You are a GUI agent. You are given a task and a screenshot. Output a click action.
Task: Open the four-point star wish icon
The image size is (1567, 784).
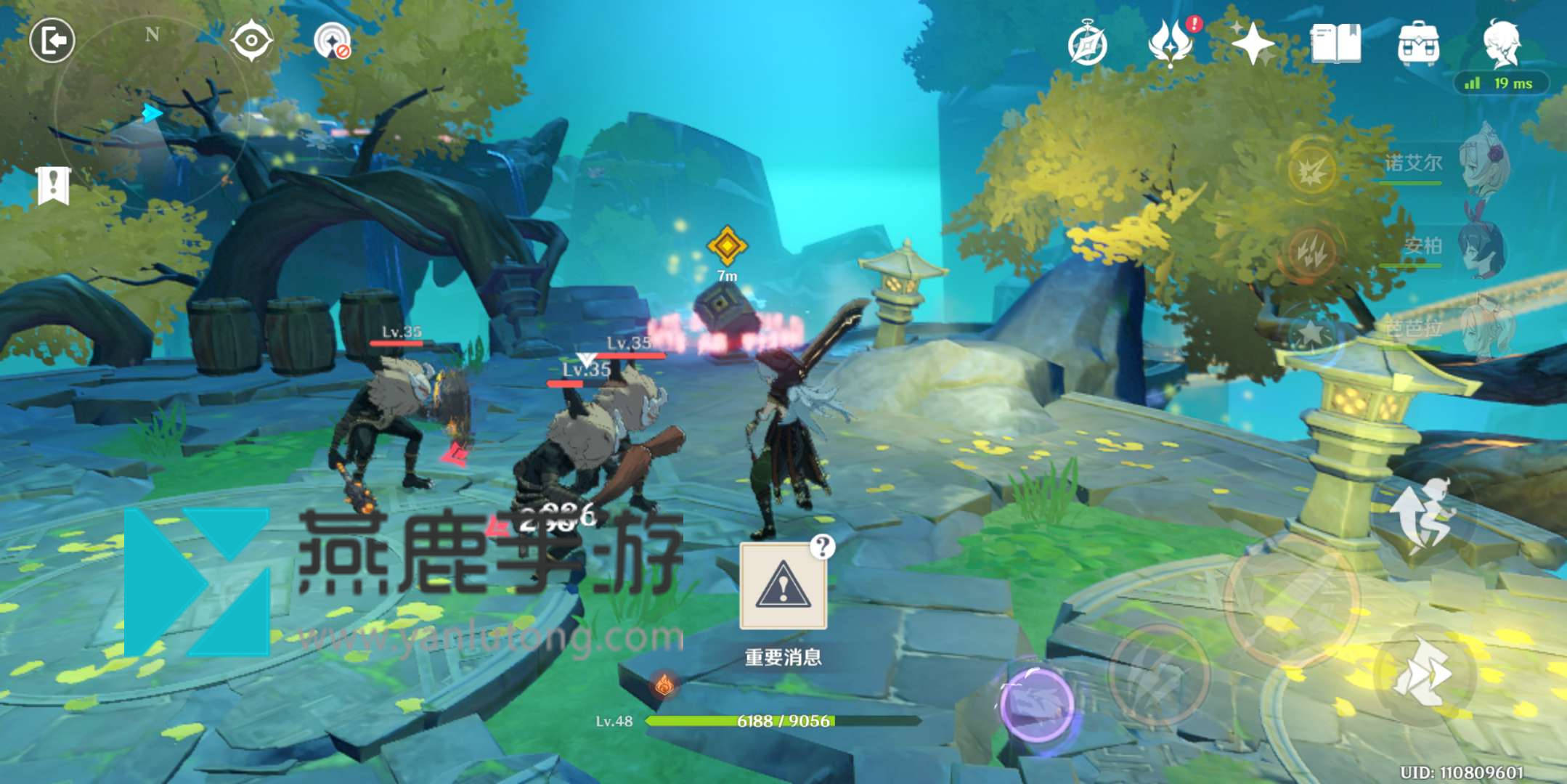point(1253,44)
